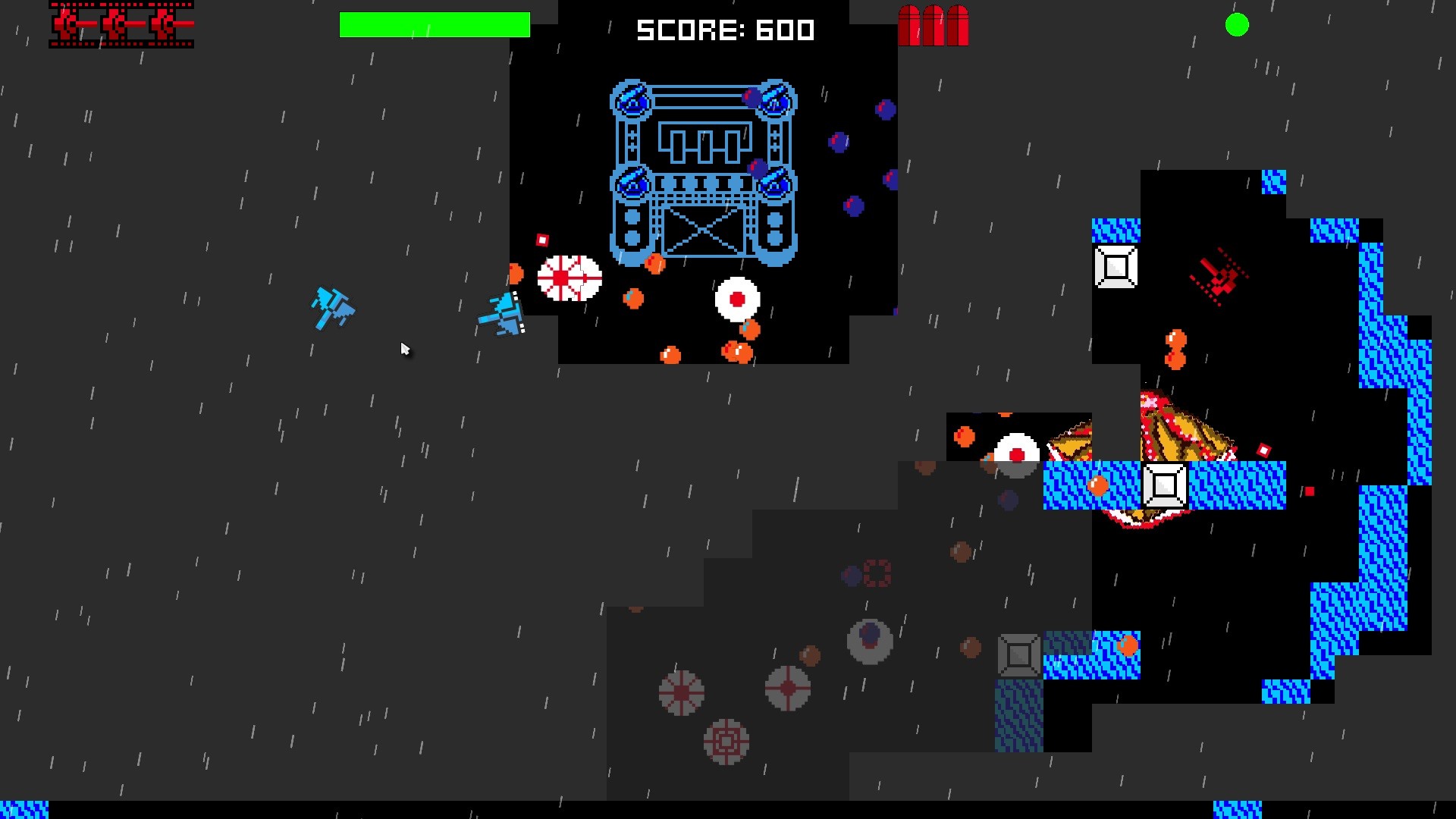Screen dimensions: 1456x819
Task: Click the green health bar at the top
Action: (x=435, y=25)
